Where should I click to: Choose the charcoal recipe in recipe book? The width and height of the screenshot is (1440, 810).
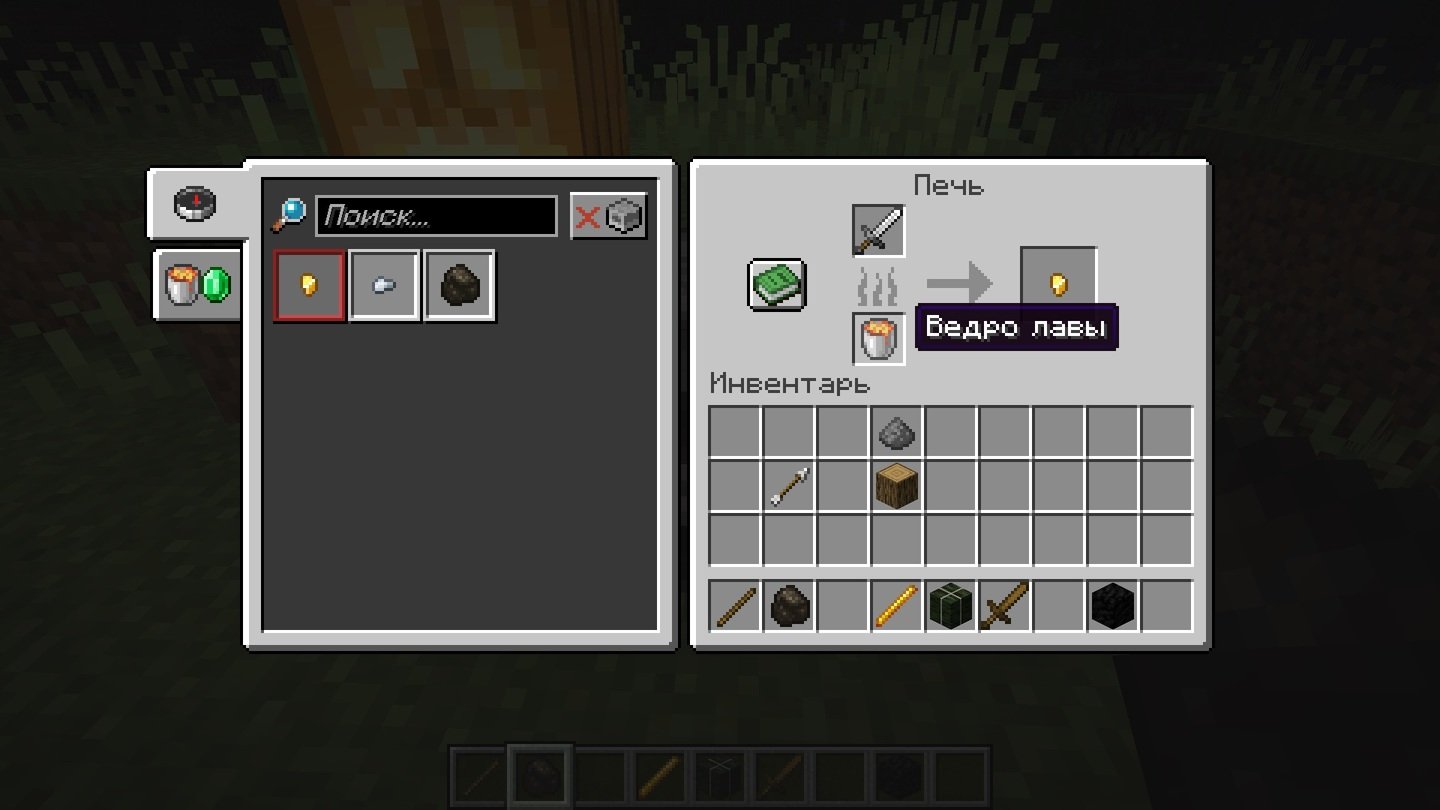pyautogui.click(x=459, y=286)
